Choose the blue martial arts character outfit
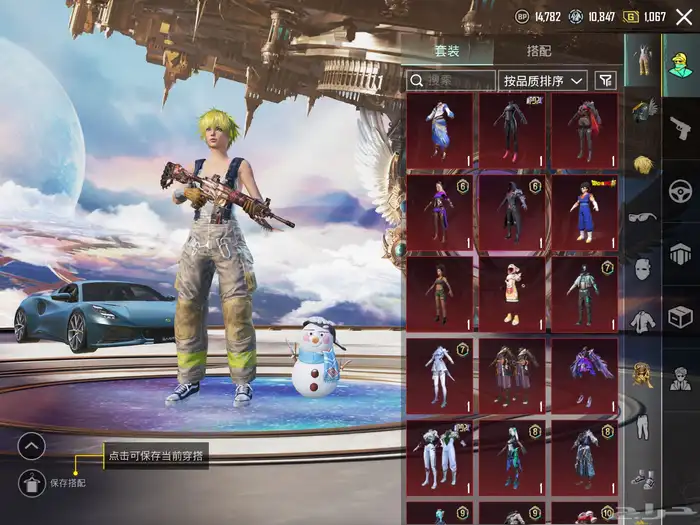The height and width of the screenshot is (525, 700). pos(584,211)
